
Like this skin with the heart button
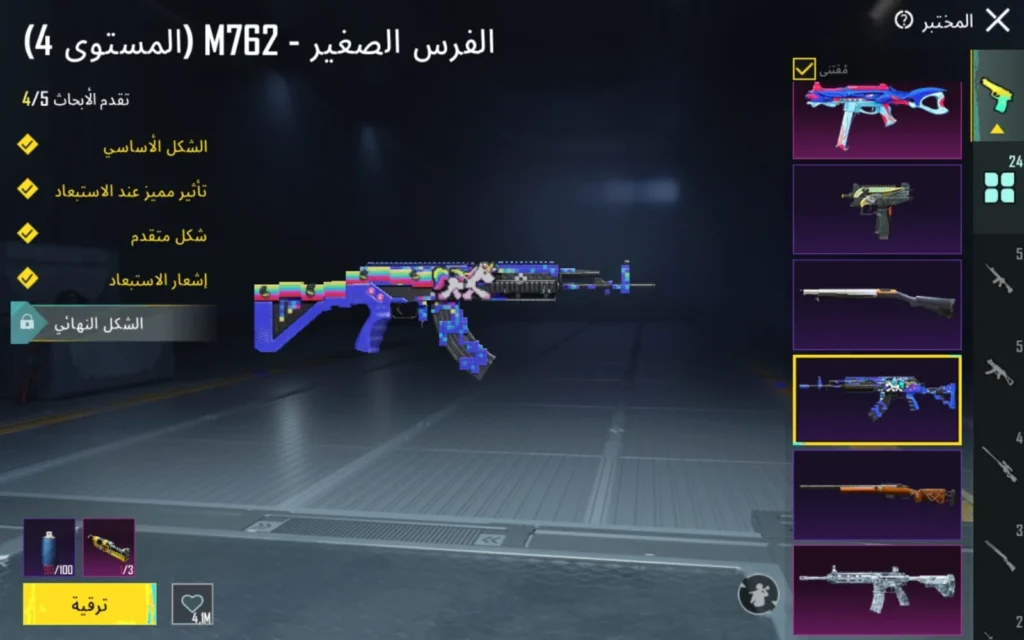click(x=192, y=604)
